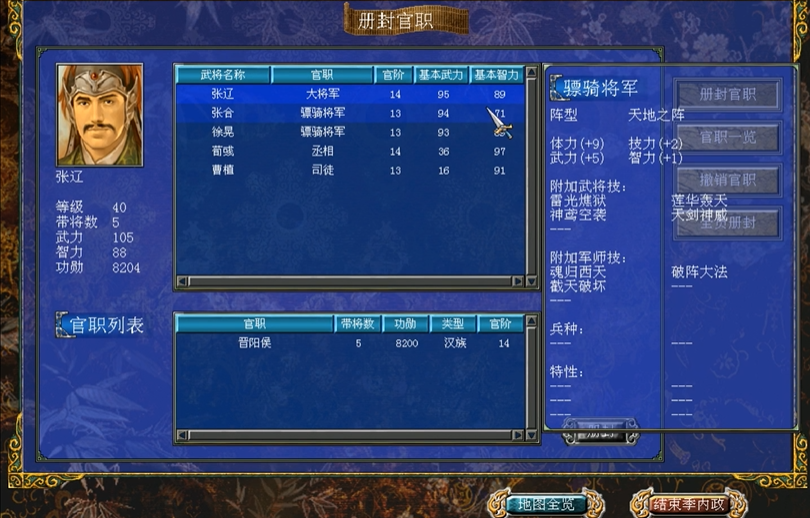This screenshot has width=810, height=518.
Task: Sort by 基本智力 column header
Action: [x=496, y=75]
